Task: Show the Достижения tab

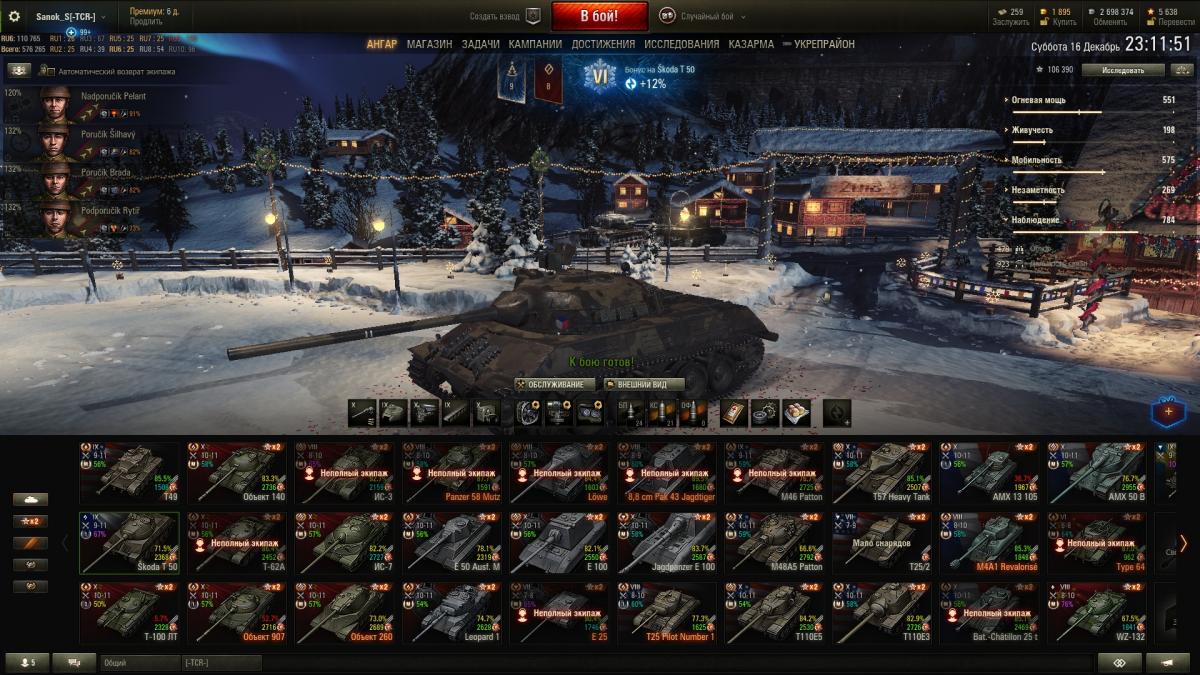Action: click(x=603, y=44)
